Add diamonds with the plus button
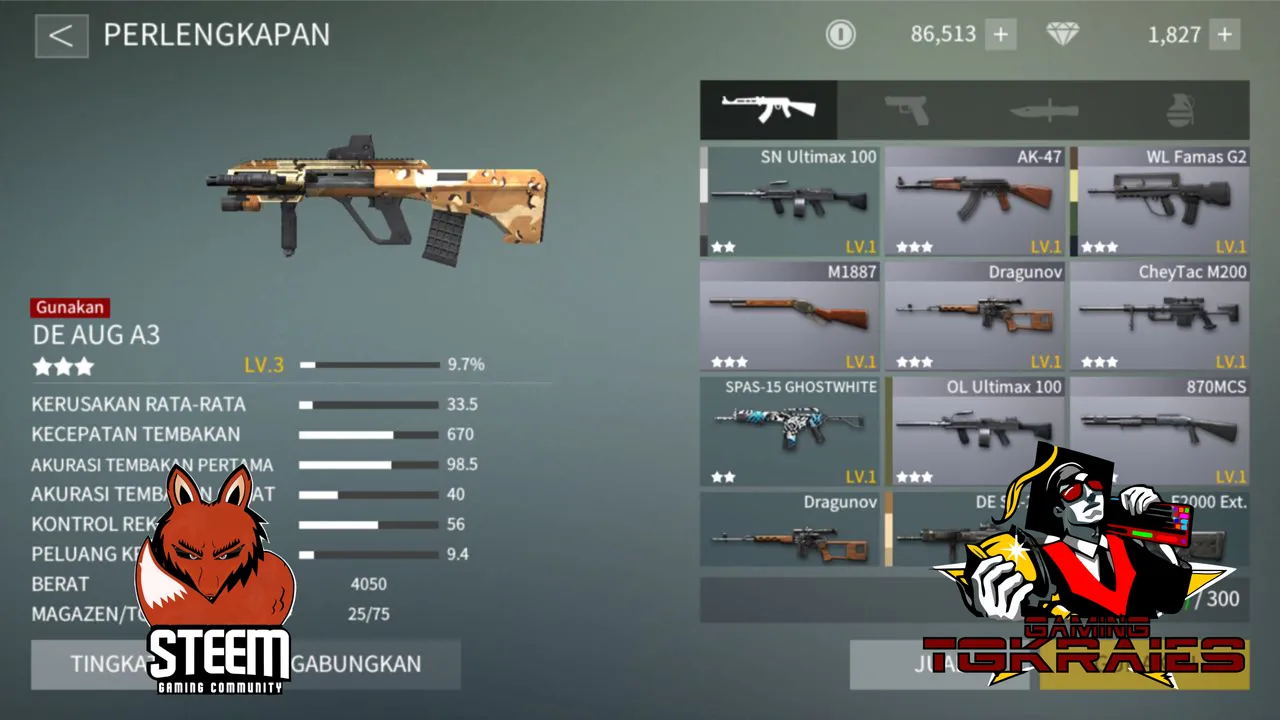 tap(1225, 35)
